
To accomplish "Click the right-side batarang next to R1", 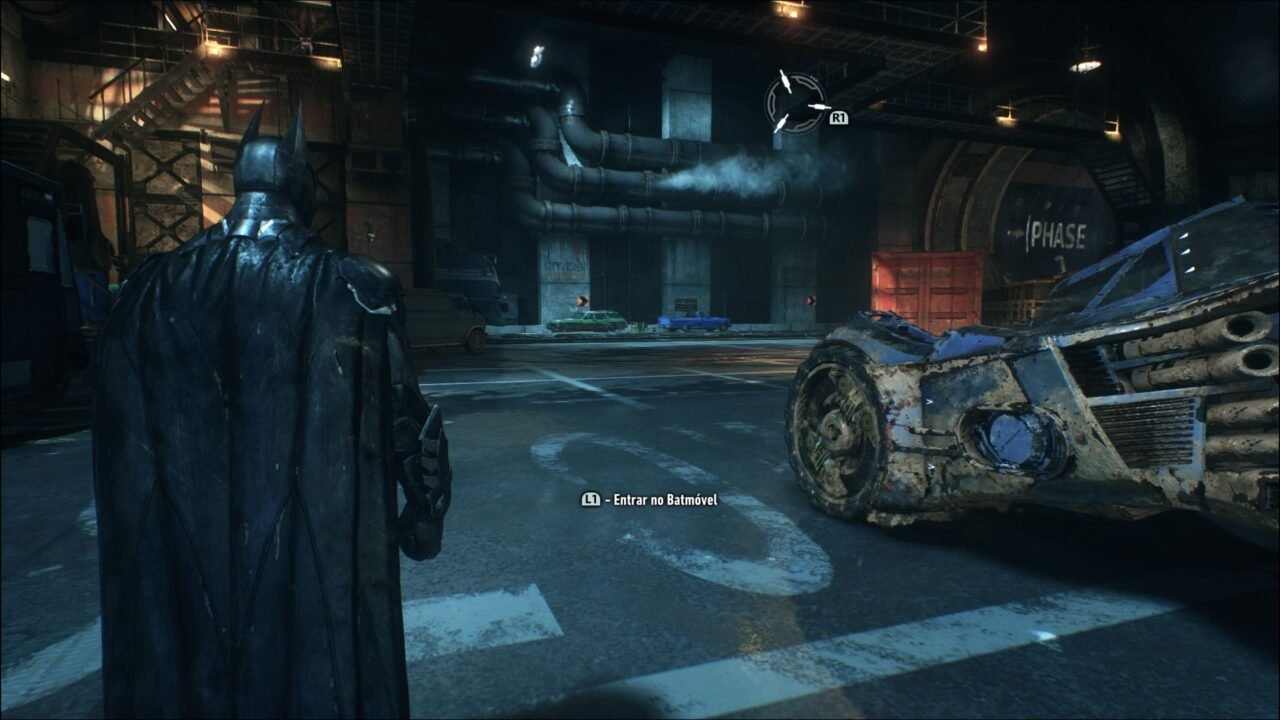I will pyautogui.click(x=820, y=106).
